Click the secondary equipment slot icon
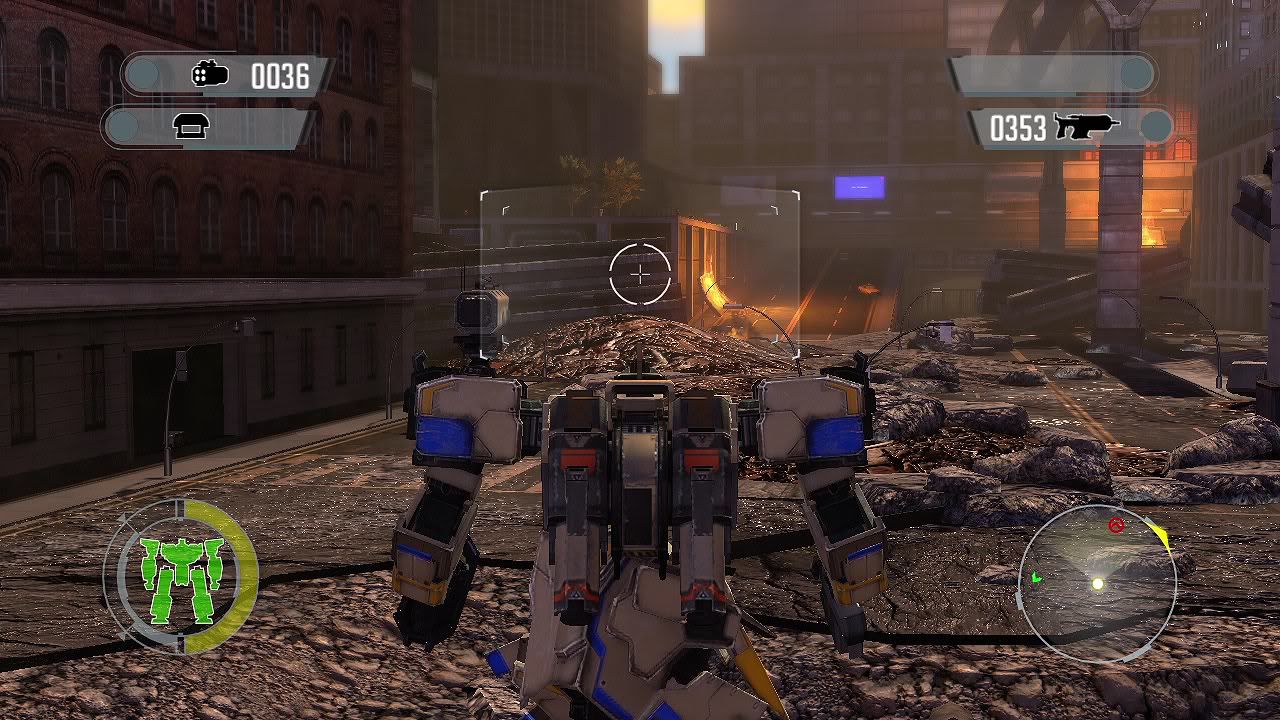Image resolution: width=1280 pixels, height=720 pixels. tap(189, 126)
